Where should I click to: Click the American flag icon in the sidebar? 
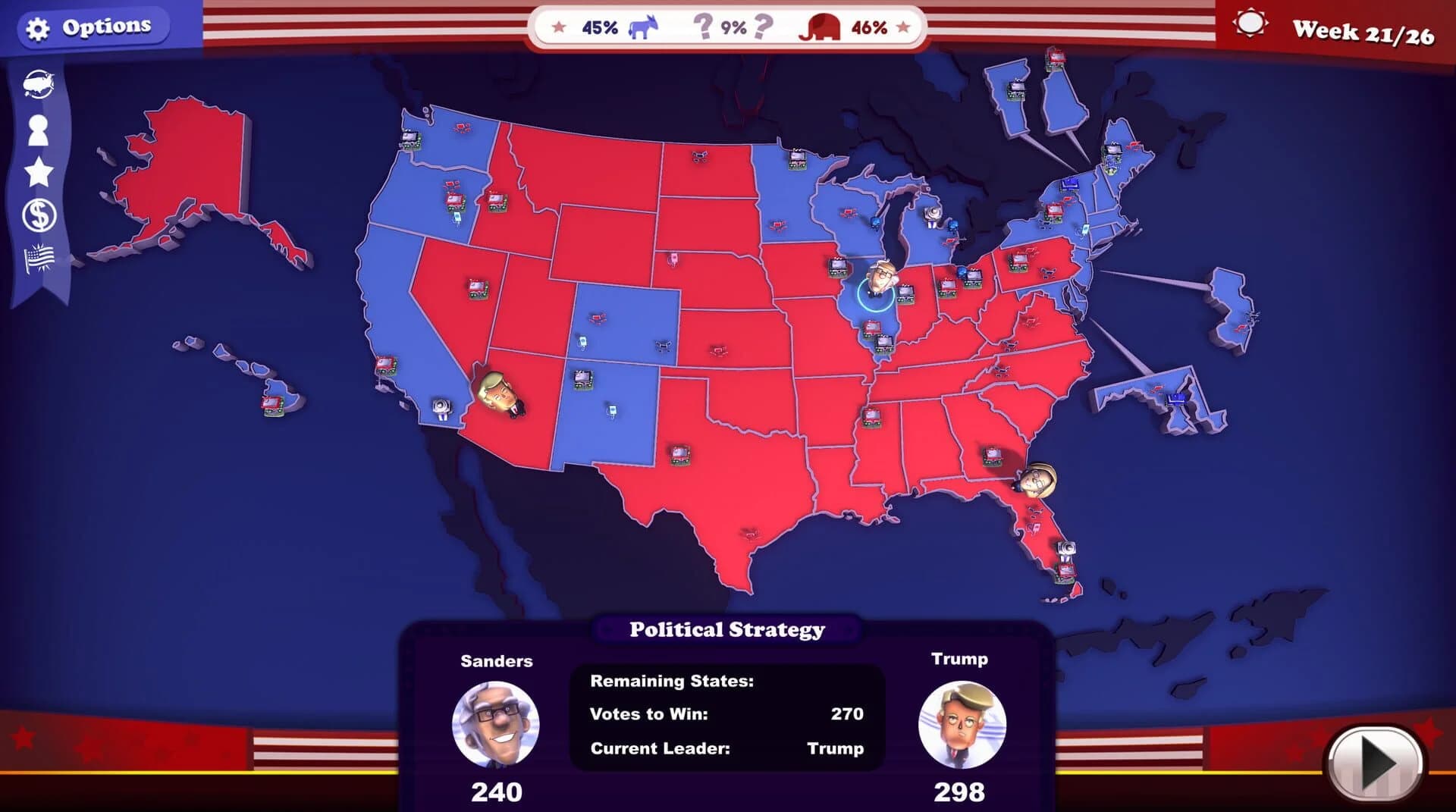tap(39, 258)
